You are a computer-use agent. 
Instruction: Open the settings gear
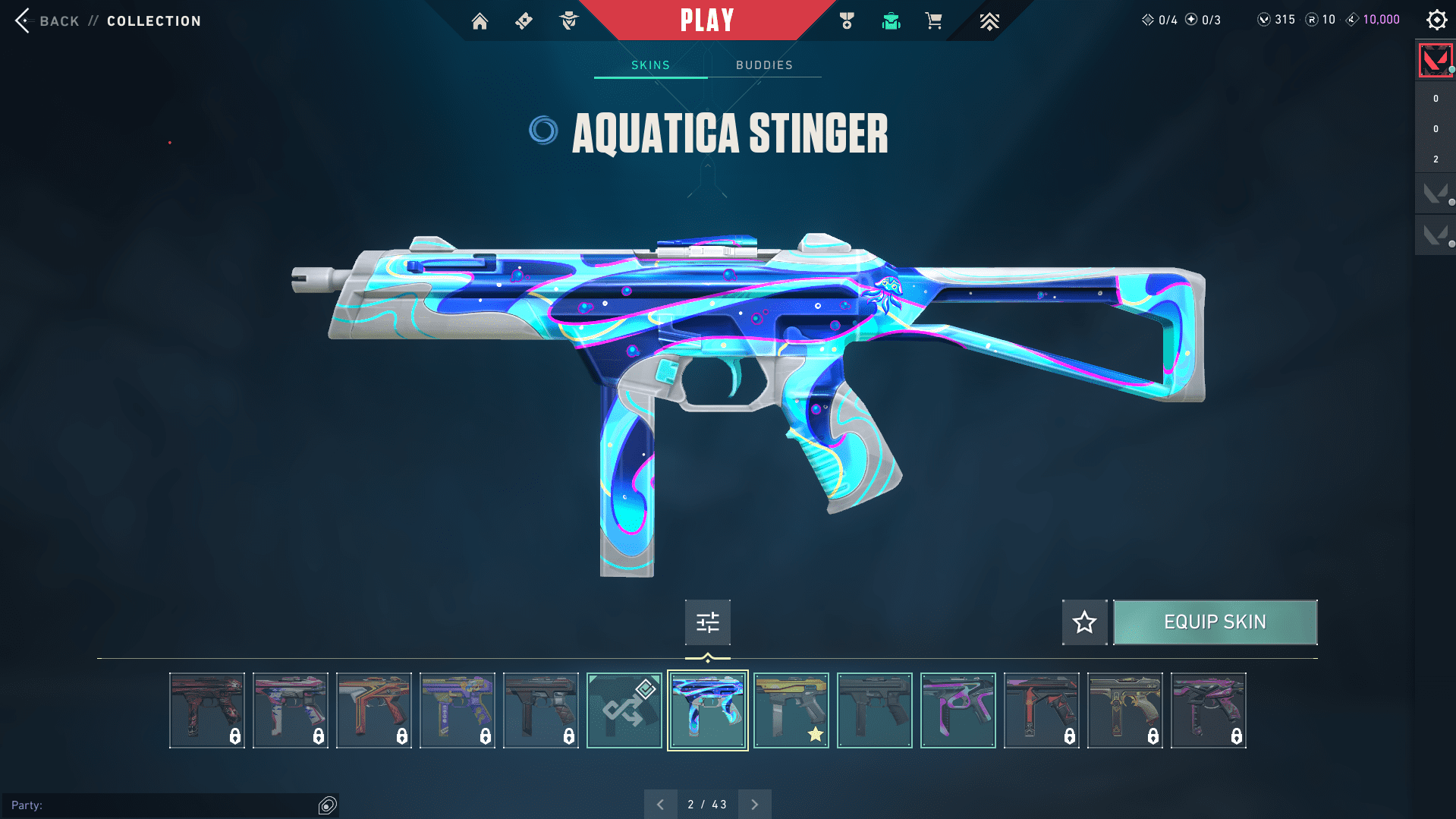pos(1436,20)
